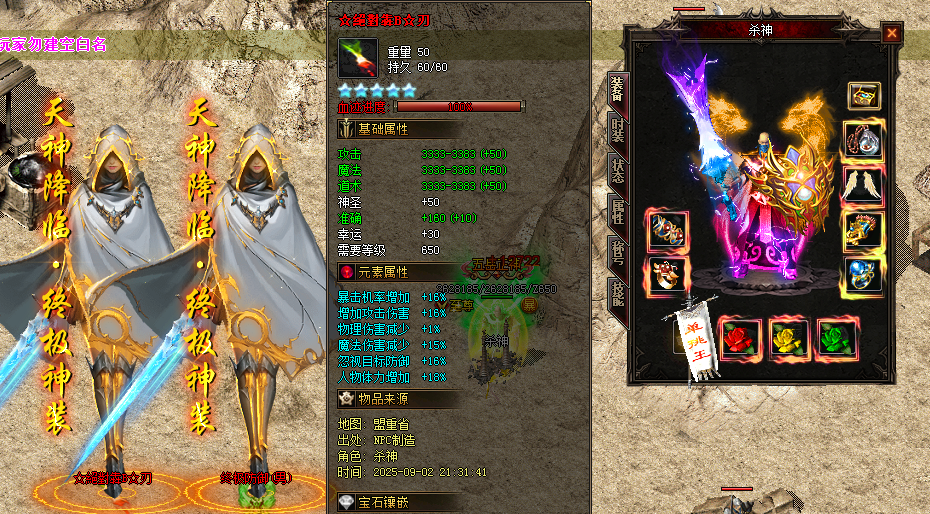This screenshot has width=930, height=514.
Task: Select the red-gold ring slot
Action: [x=664, y=273]
